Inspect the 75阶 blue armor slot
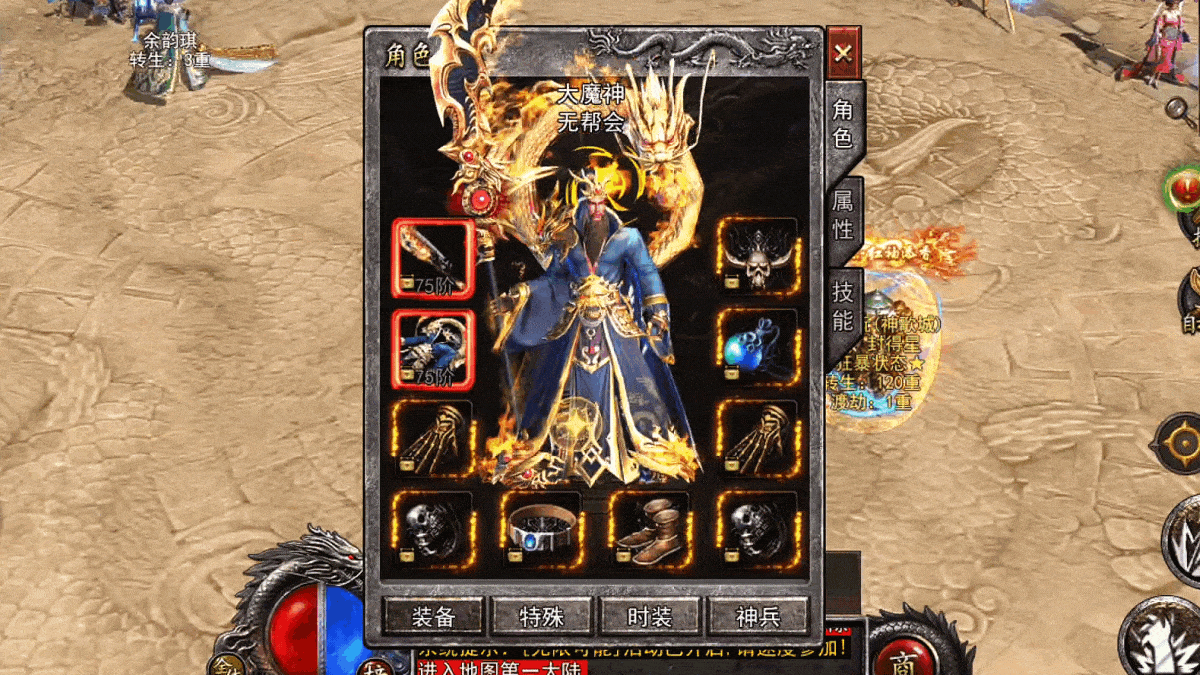 (433, 348)
